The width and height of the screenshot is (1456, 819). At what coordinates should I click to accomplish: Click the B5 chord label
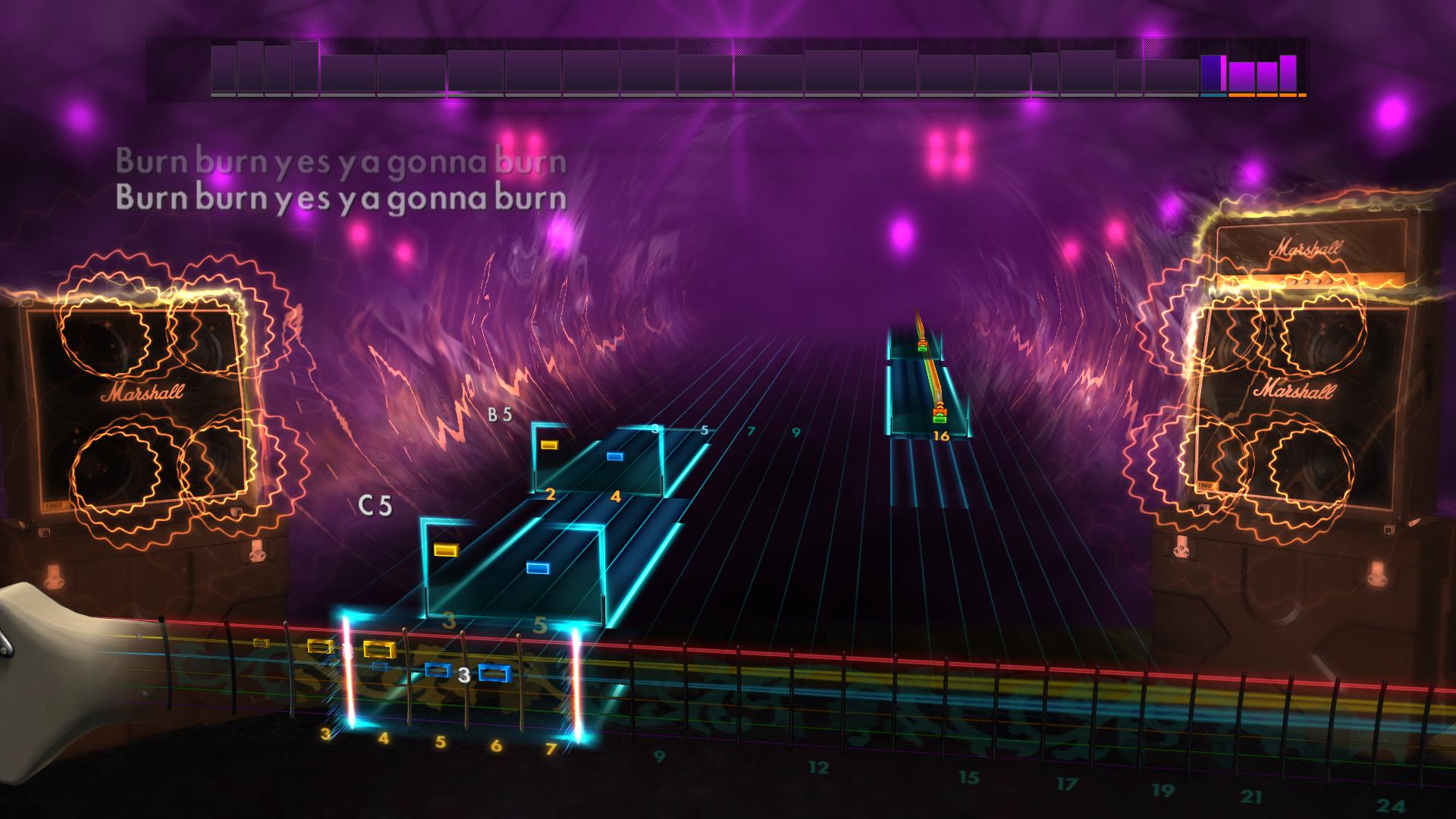(x=500, y=414)
